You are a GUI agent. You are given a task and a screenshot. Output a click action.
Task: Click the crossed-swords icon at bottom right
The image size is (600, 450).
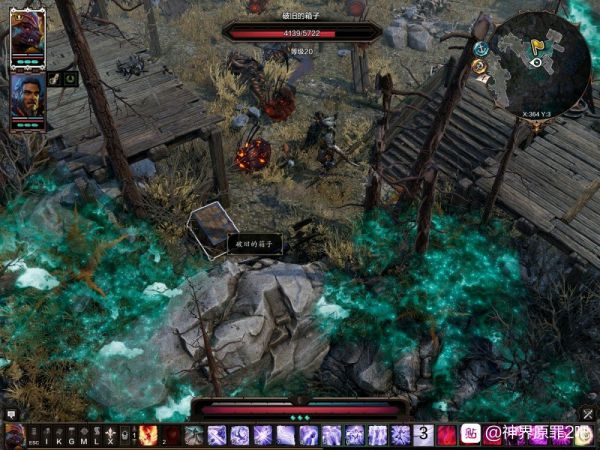point(587,413)
